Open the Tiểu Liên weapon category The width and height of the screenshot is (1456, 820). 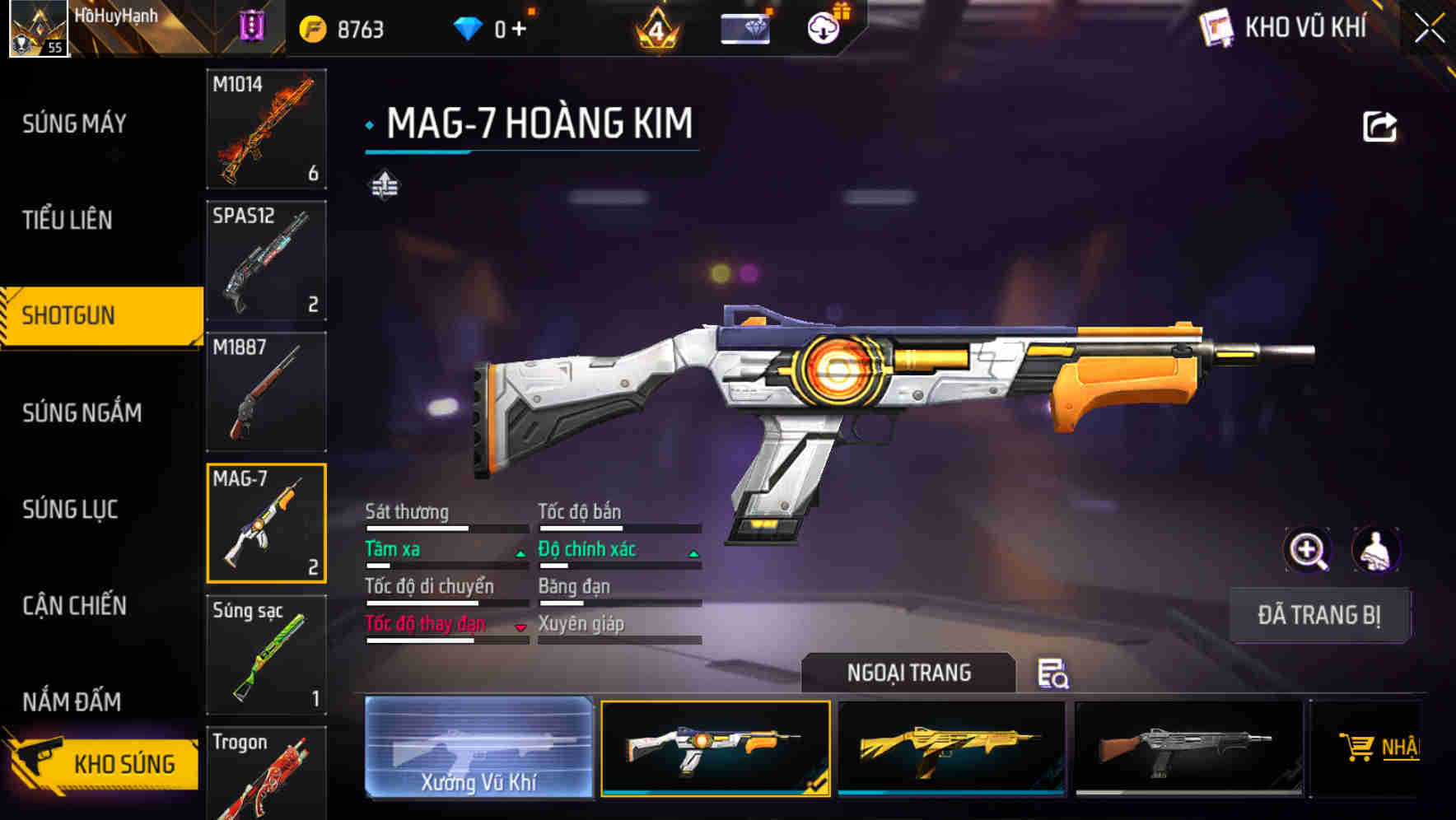point(68,220)
